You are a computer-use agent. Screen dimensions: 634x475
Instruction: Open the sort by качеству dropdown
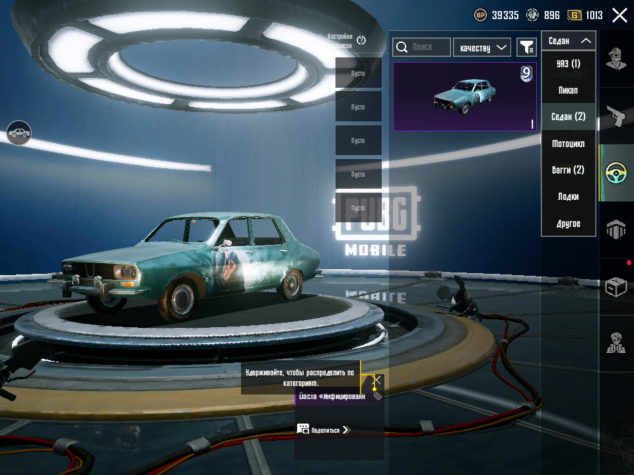482,47
